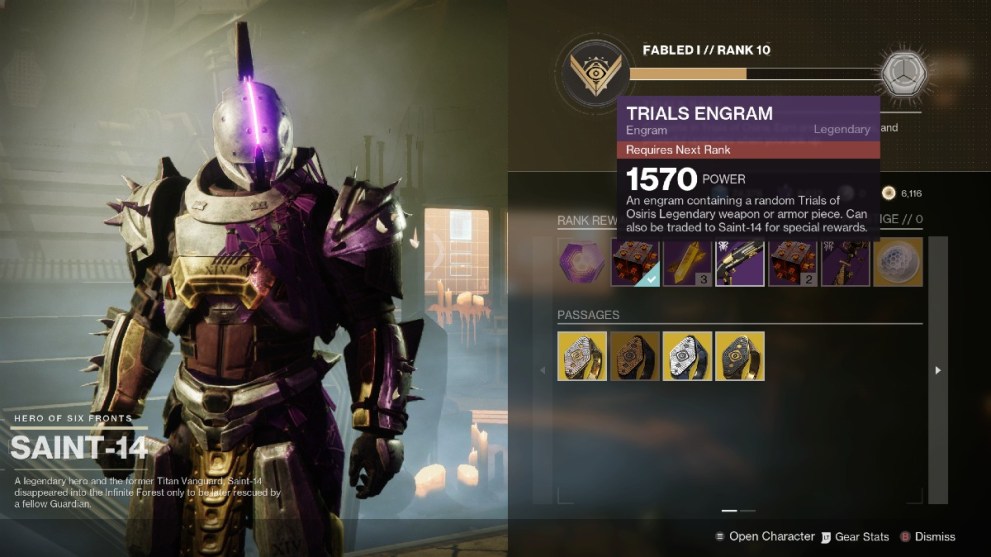This screenshot has width=991, height=557.
Task: Open the Trials rank emblem icon
Action: click(x=594, y=73)
